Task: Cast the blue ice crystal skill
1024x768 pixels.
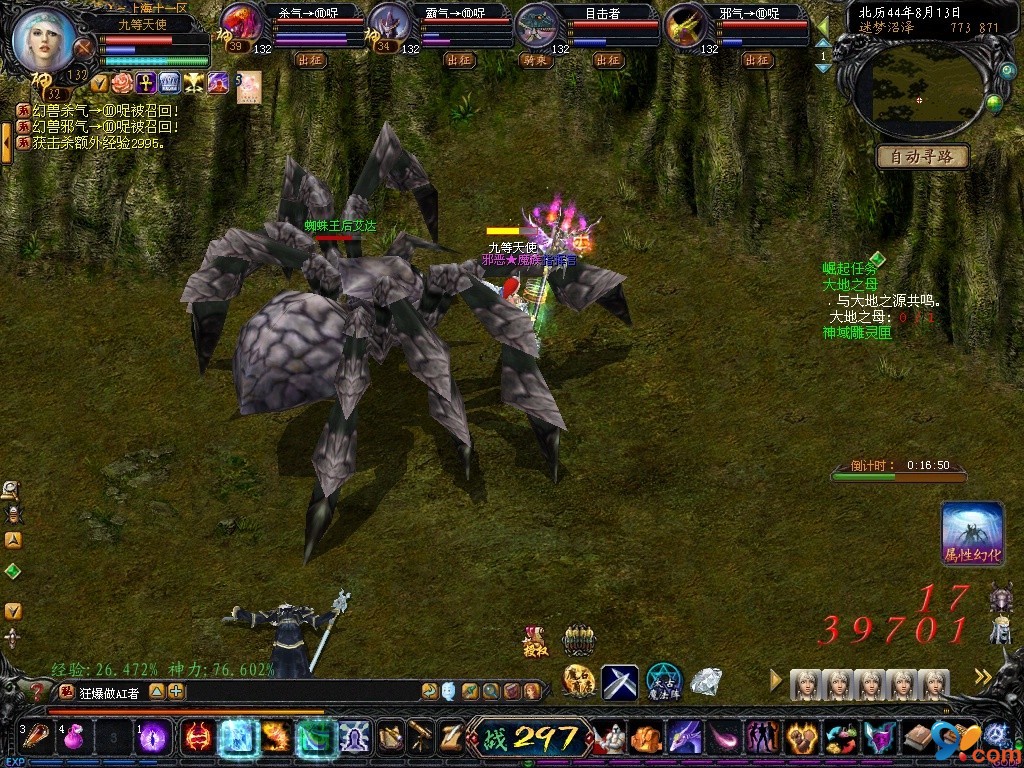Action: (238, 737)
